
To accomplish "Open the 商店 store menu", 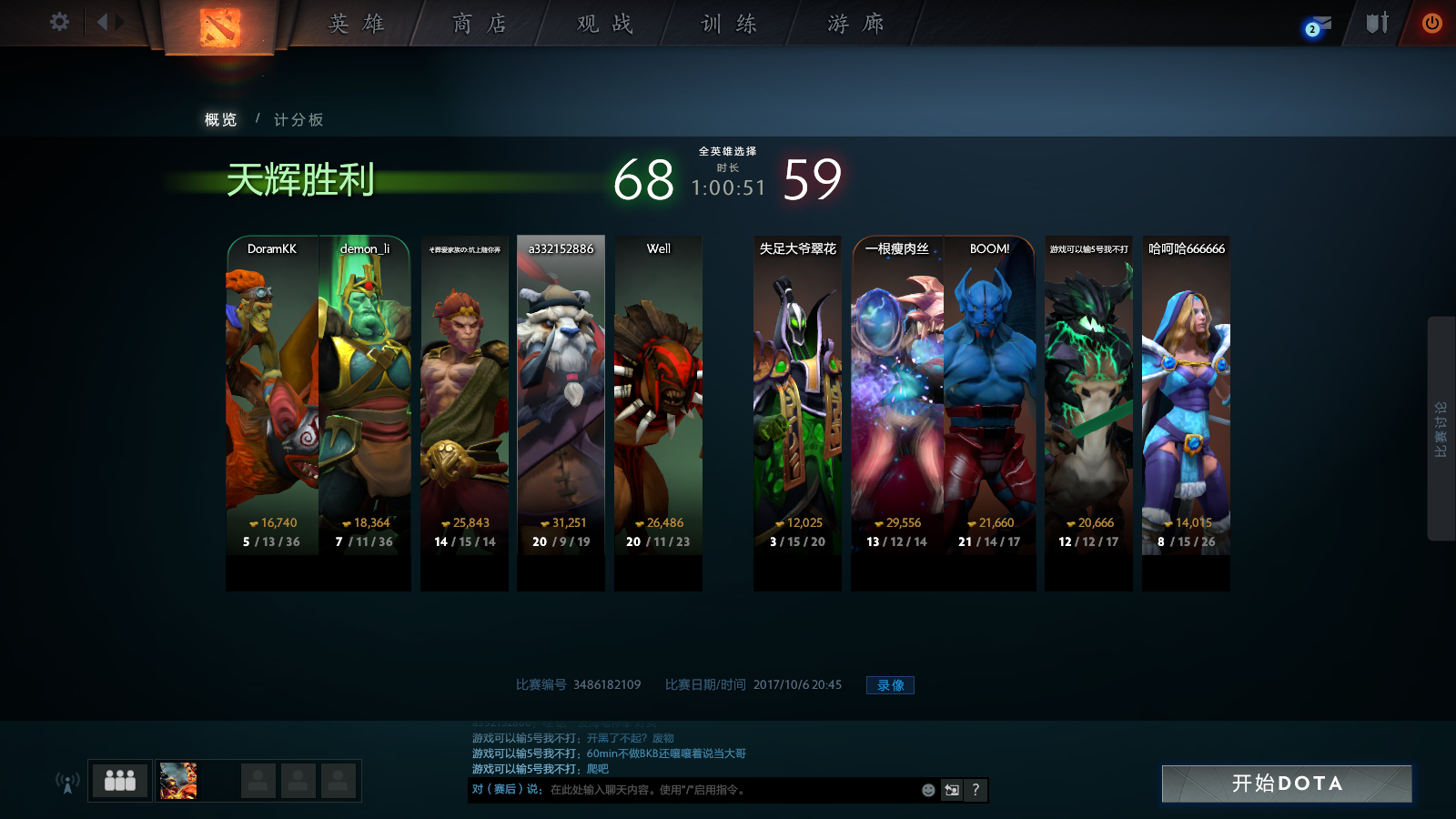I will point(480,24).
